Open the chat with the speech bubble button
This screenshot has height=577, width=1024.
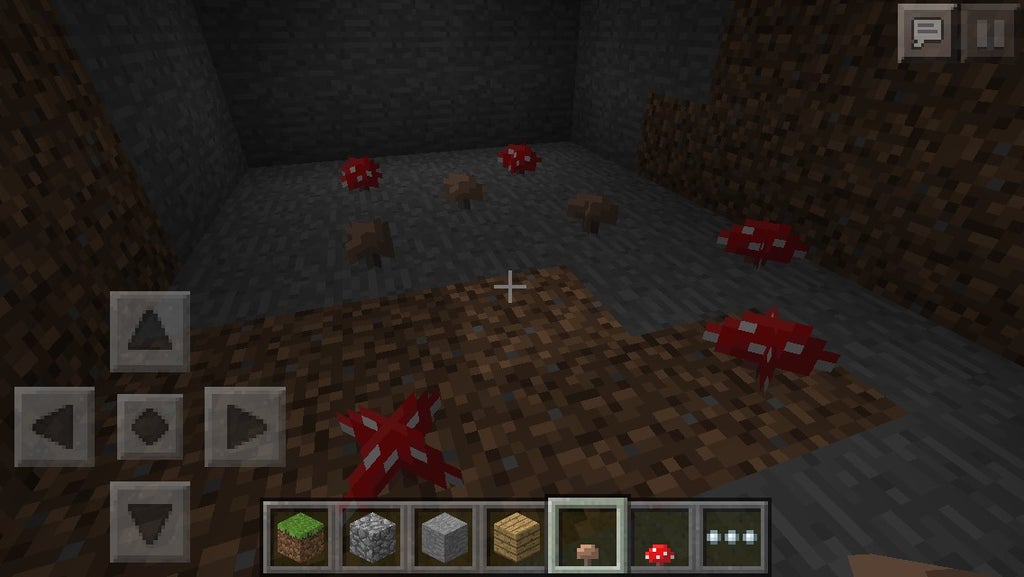[926, 33]
